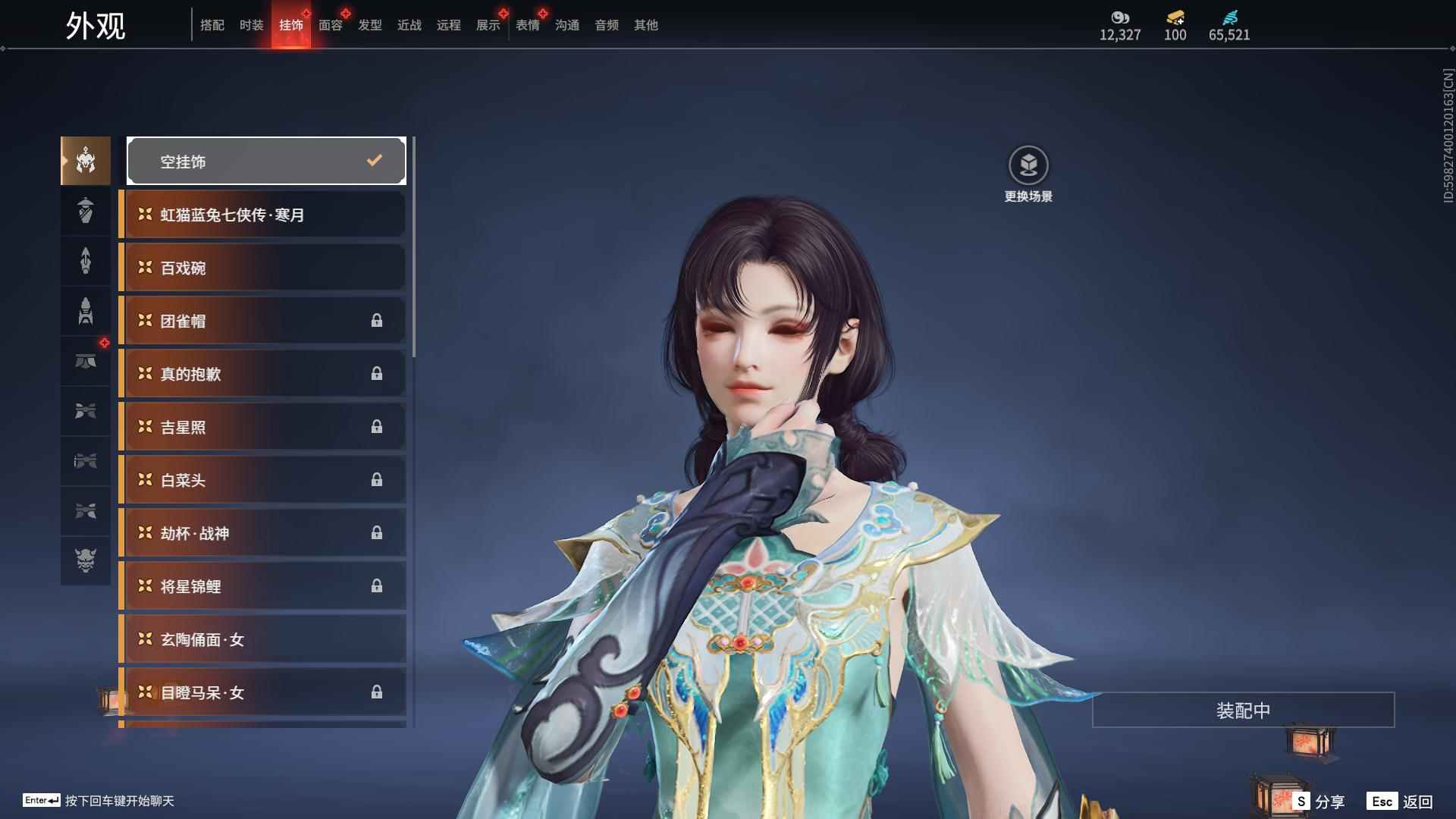Switch to the 远程 tab
This screenshot has width=1456, height=819.
(x=449, y=25)
